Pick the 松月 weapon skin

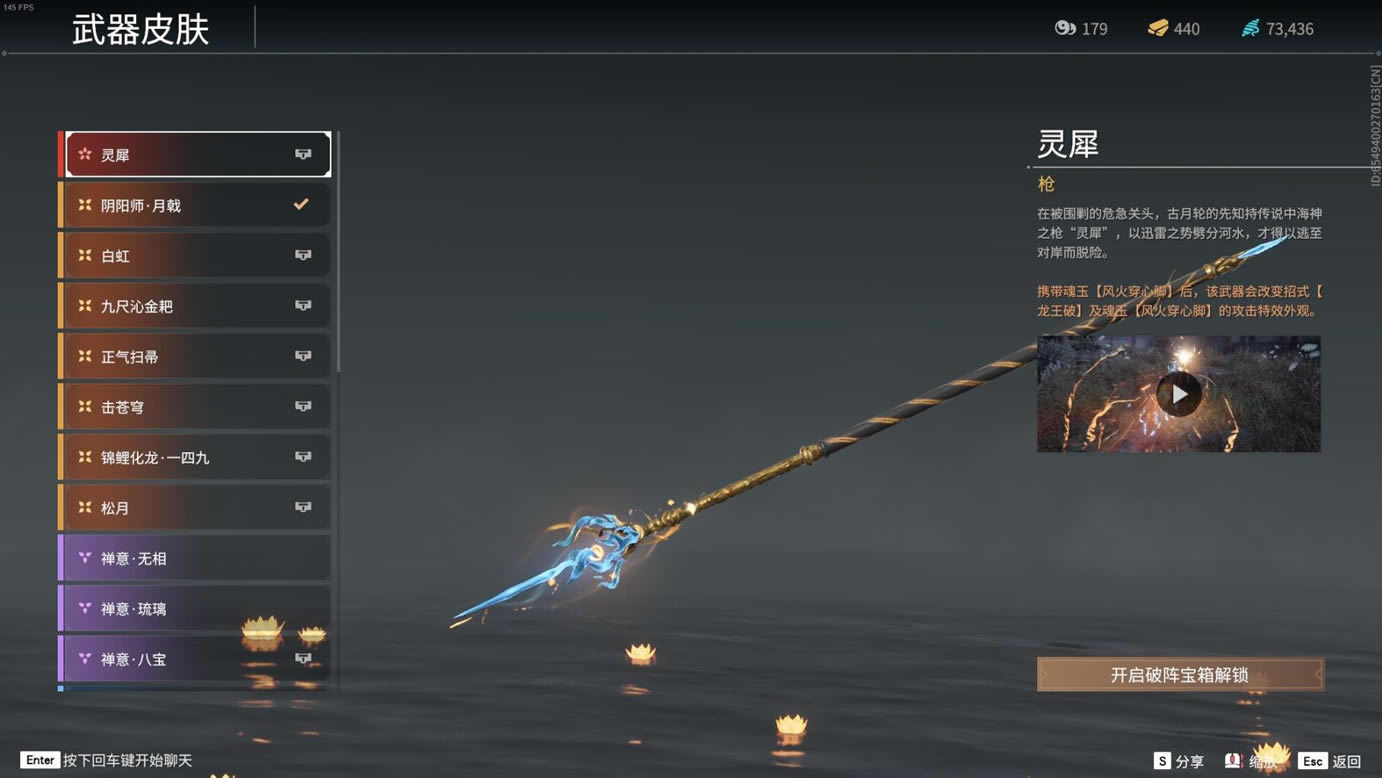coord(197,508)
